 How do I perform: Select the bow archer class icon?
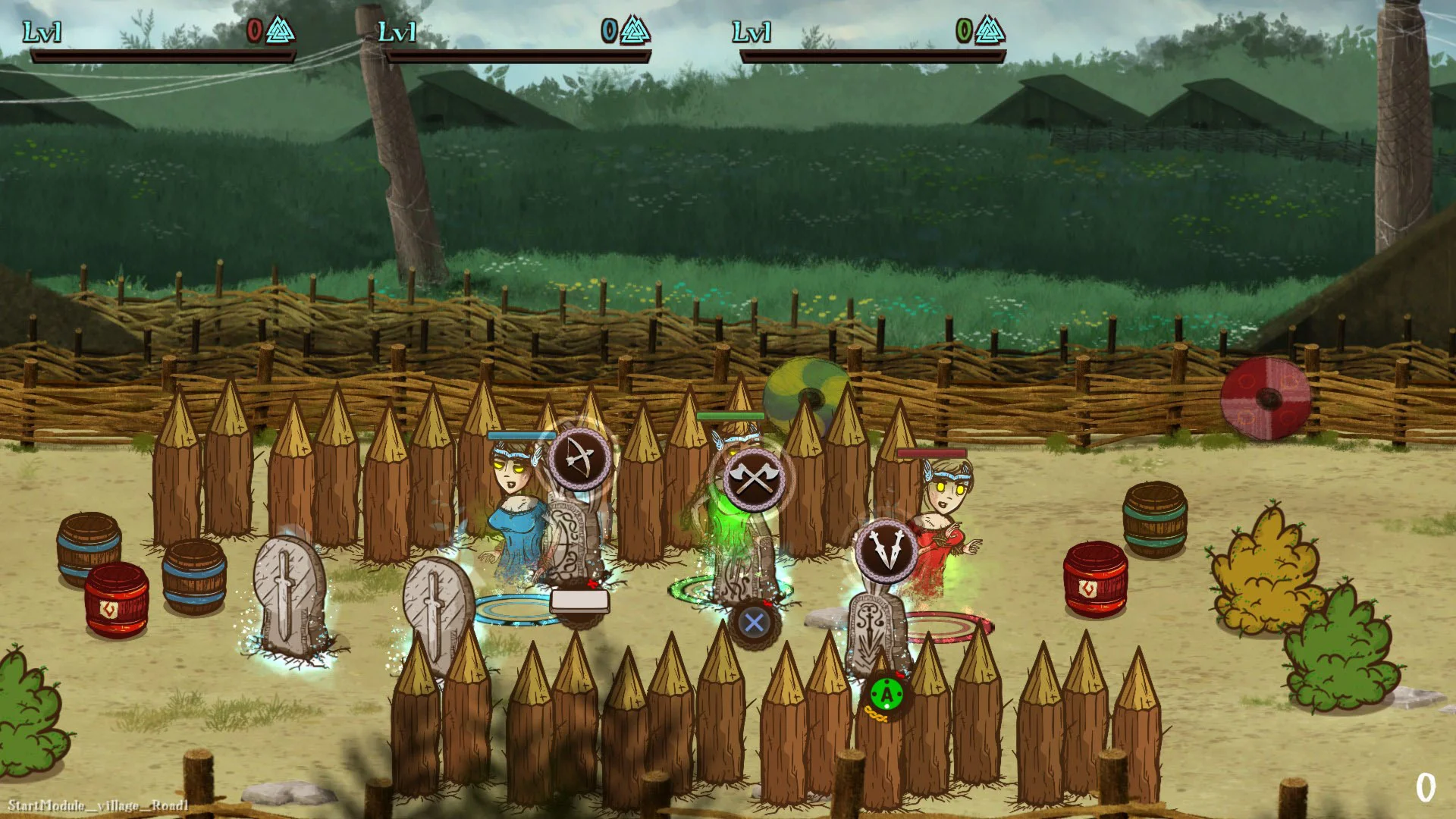click(579, 458)
